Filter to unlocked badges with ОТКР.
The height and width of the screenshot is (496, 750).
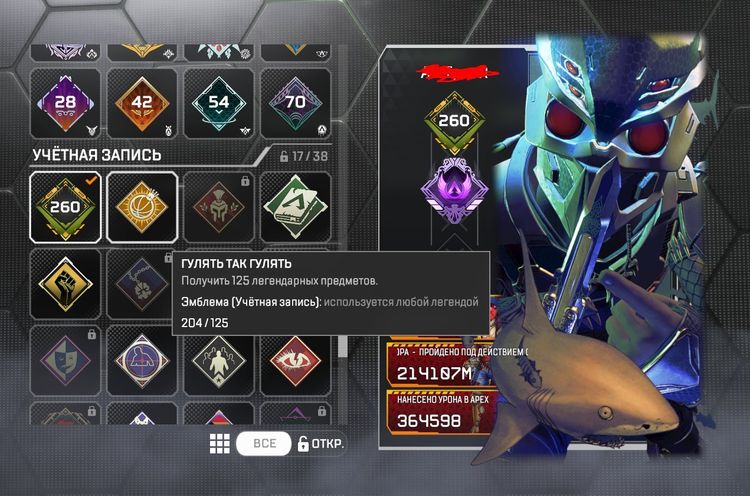[x=321, y=444]
